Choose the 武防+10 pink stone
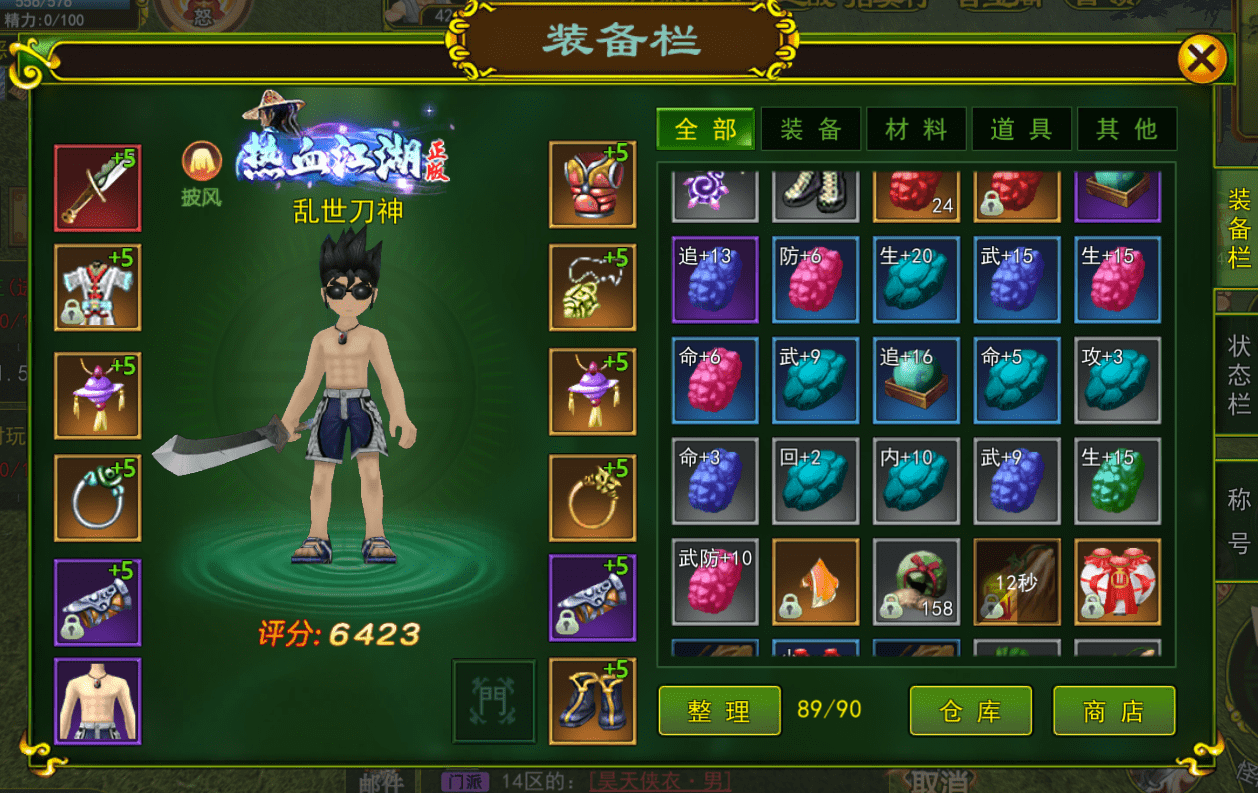Viewport: 1258px width, 793px height. point(715,581)
